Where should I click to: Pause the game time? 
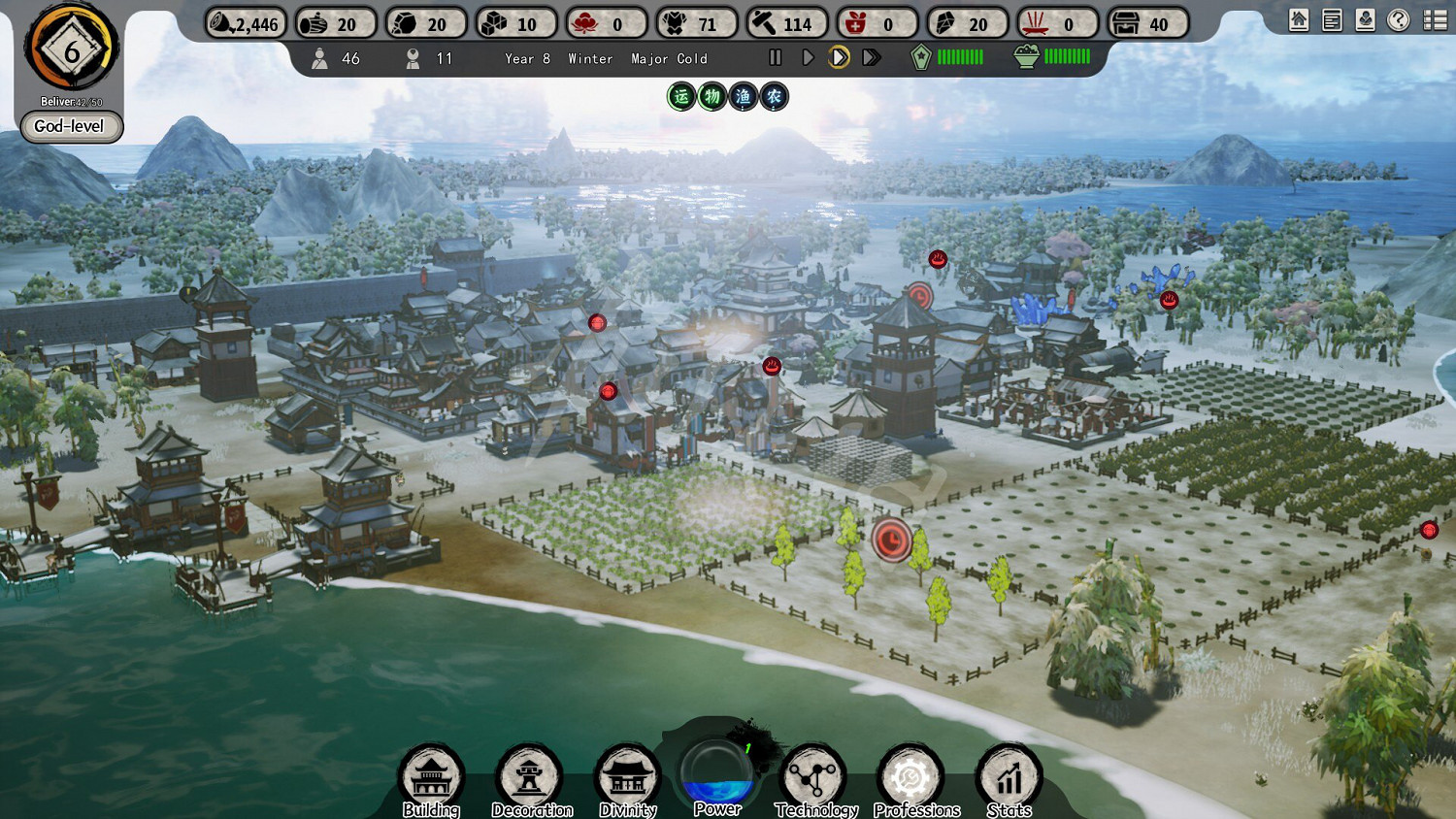point(776,58)
